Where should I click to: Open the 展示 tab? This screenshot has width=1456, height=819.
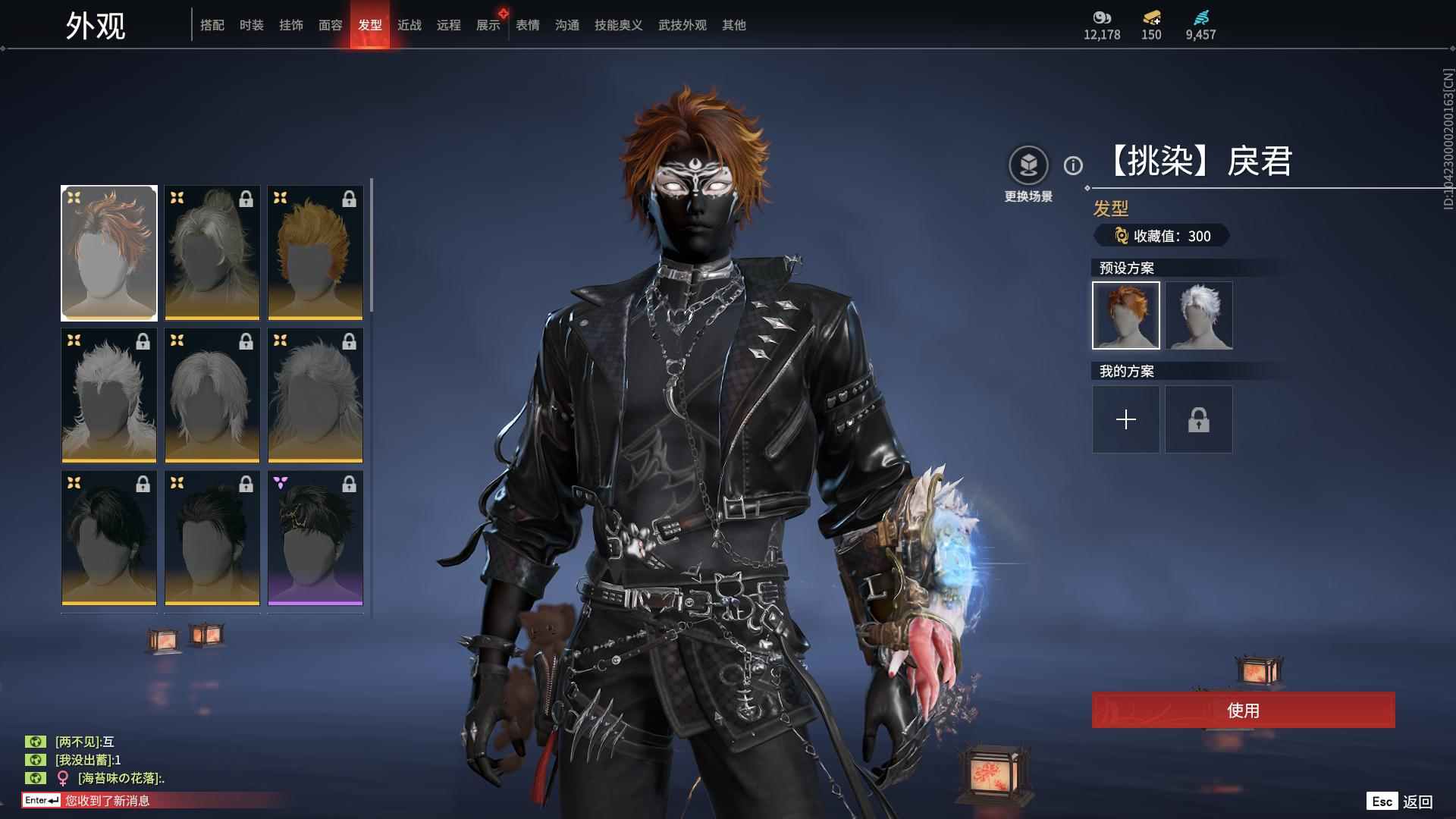click(488, 25)
